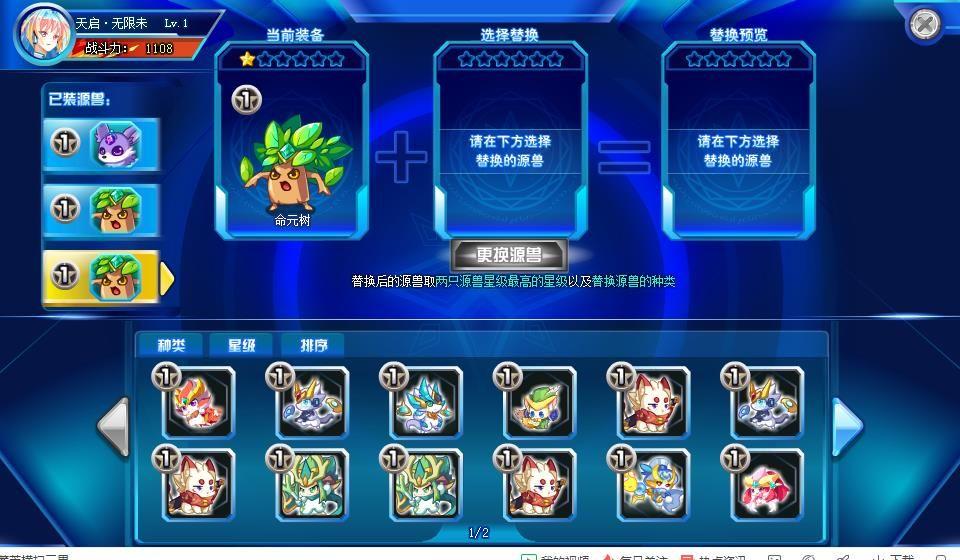
Task: Click the player avatar portrait
Action: 43,33
